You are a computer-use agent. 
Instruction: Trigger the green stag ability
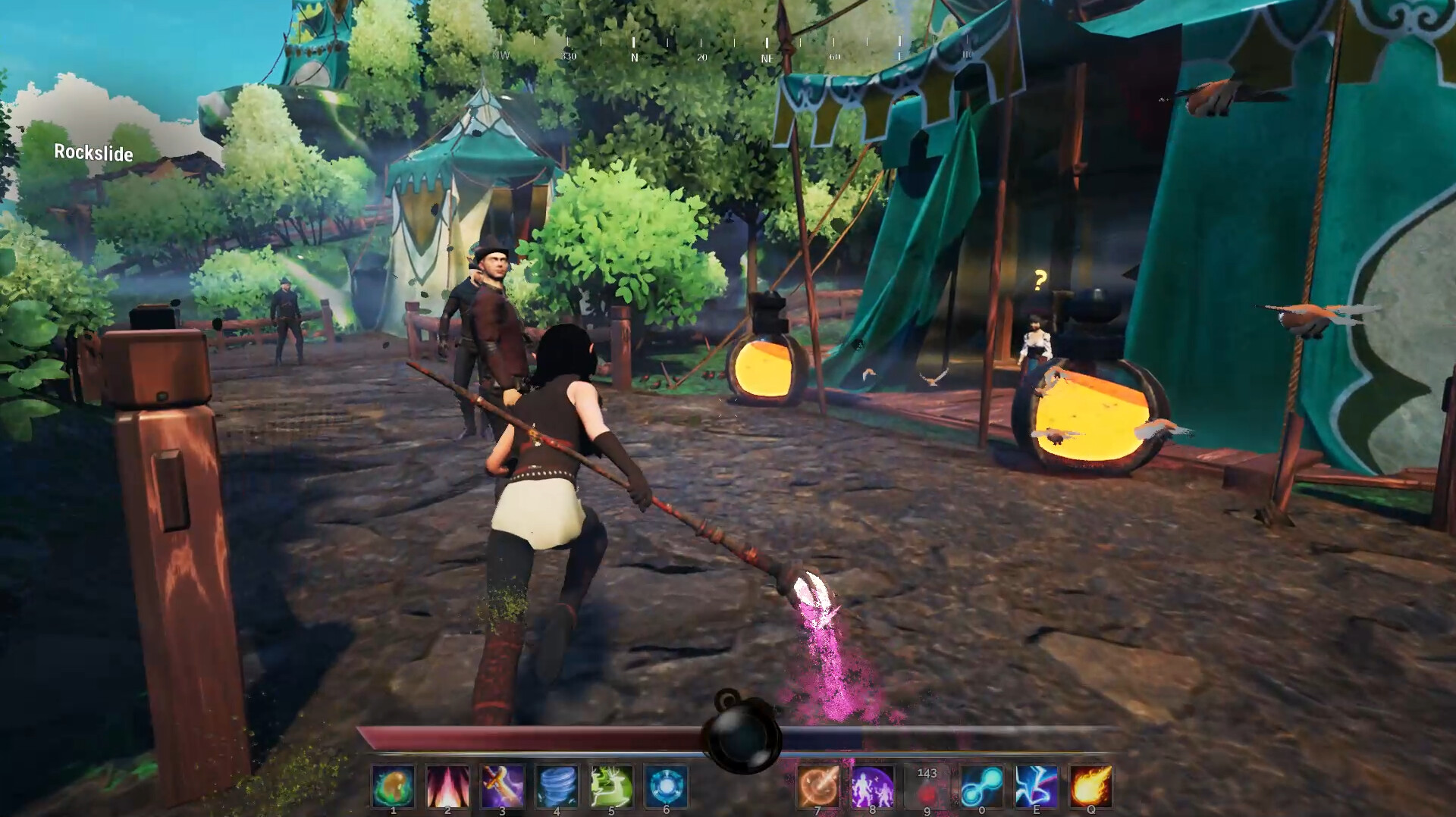point(611,786)
